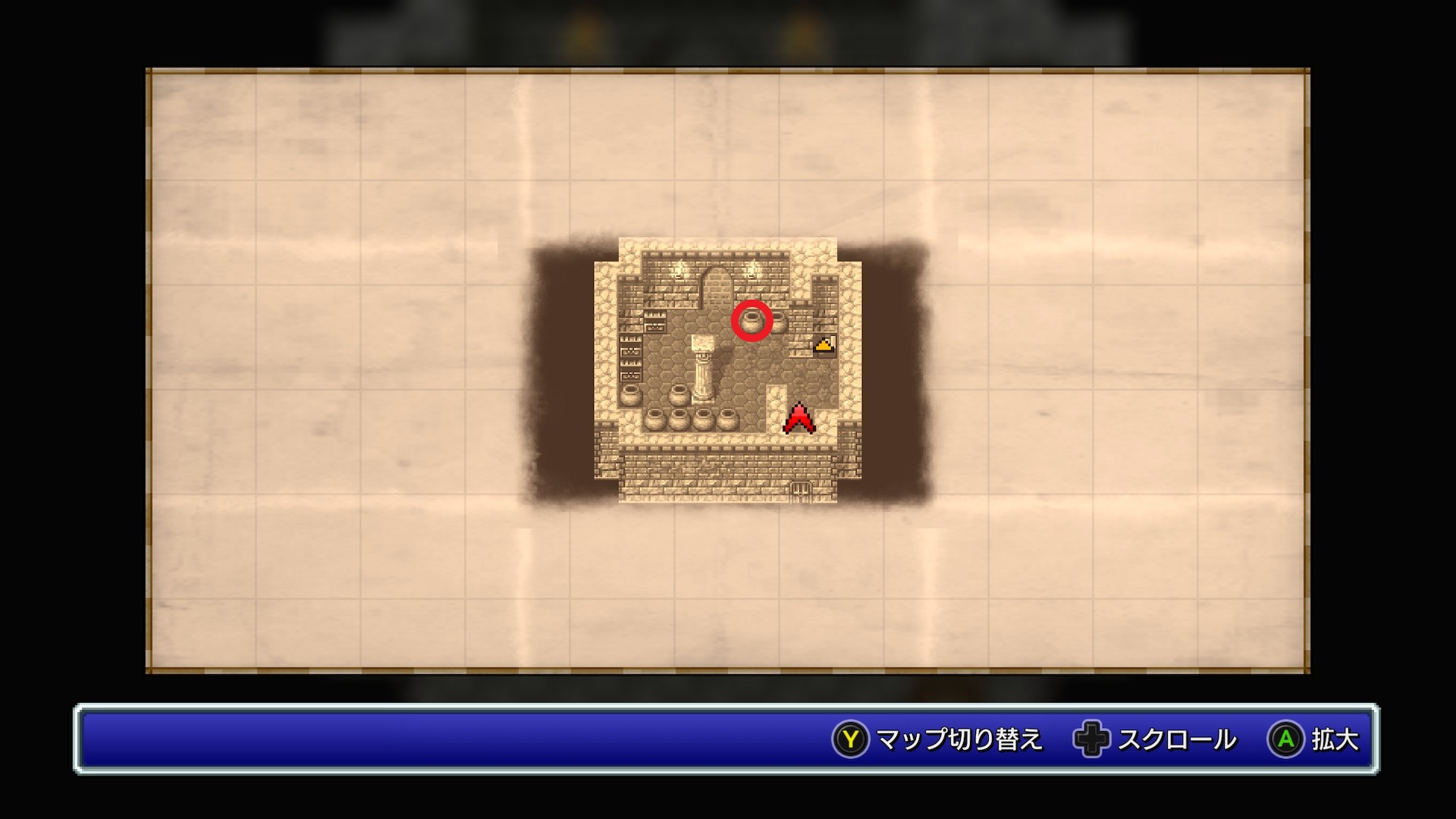Select the yellow marker icon on the map
The height and width of the screenshot is (819, 1456).
pyautogui.click(x=824, y=345)
